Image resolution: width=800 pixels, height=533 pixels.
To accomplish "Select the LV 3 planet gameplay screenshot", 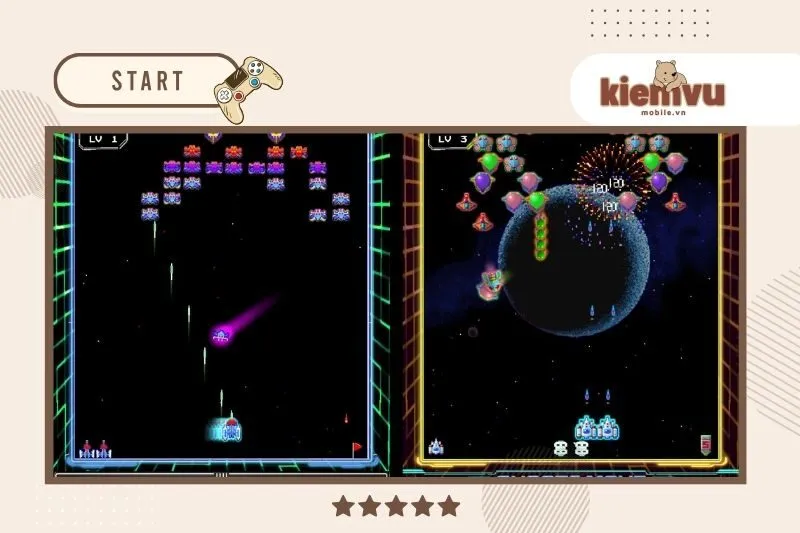I will click(x=571, y=300).
